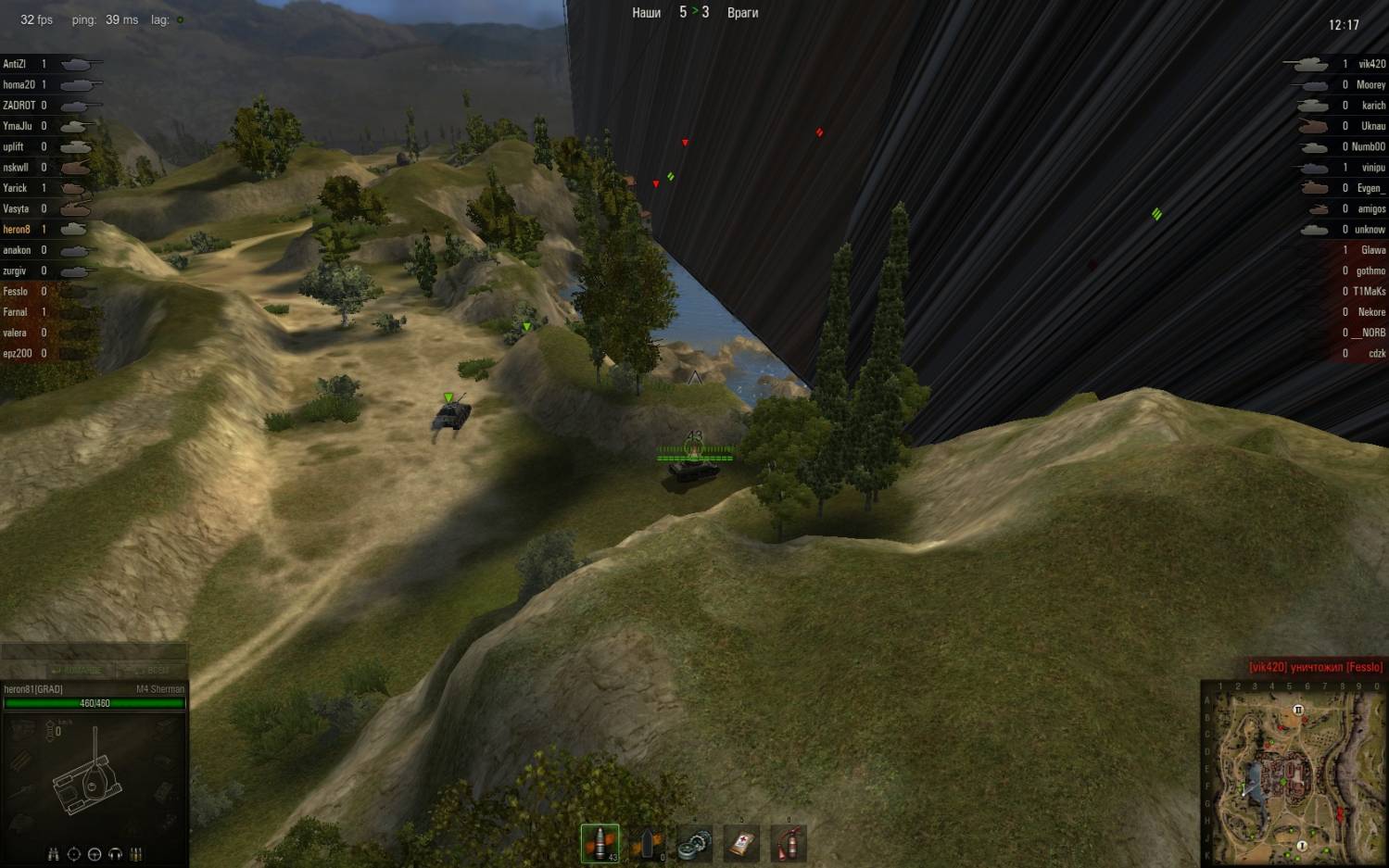Use the repair kit consumable
This screenshot has width=1389, height=868.
click(695, 843)
